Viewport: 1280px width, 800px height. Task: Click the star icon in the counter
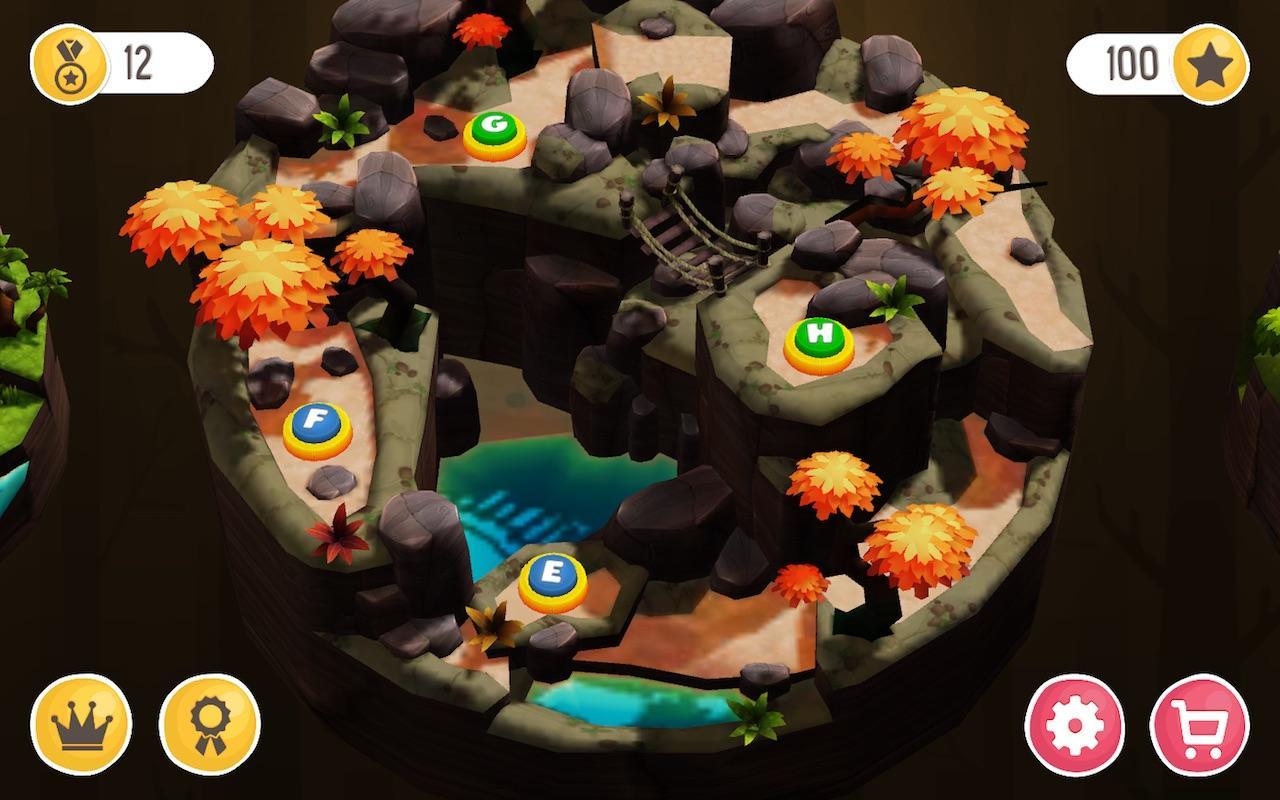click(1213, 61)
